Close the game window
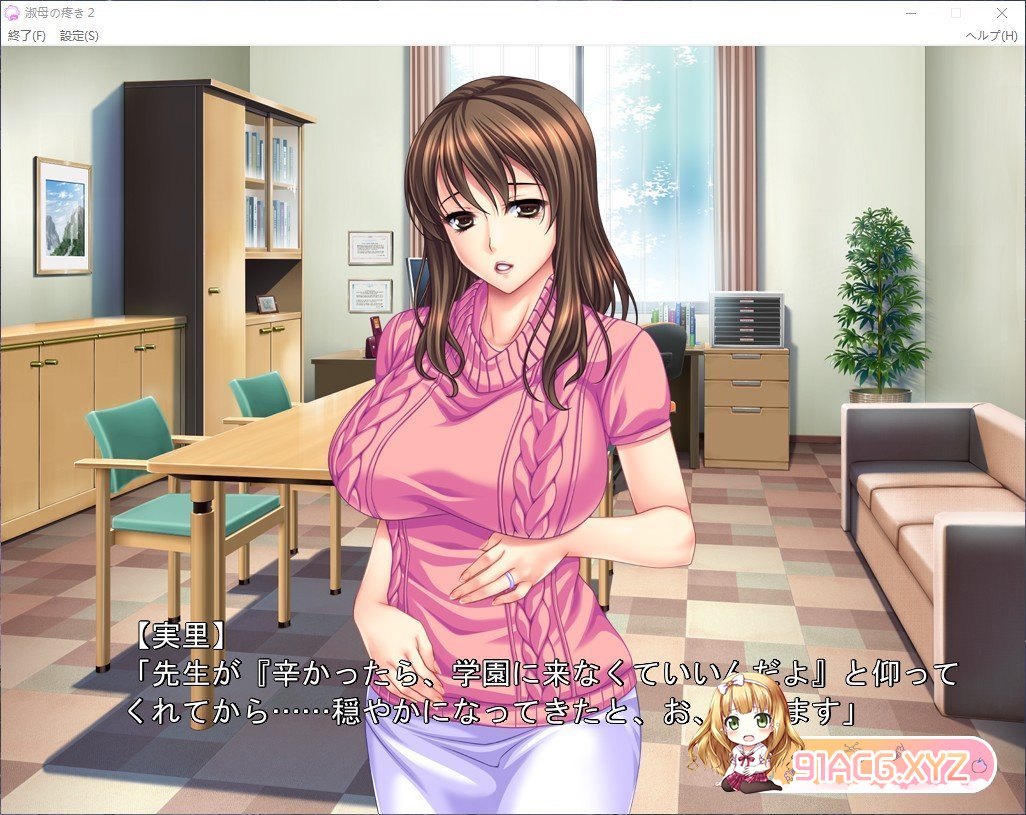 click(x=1002, y=13)
